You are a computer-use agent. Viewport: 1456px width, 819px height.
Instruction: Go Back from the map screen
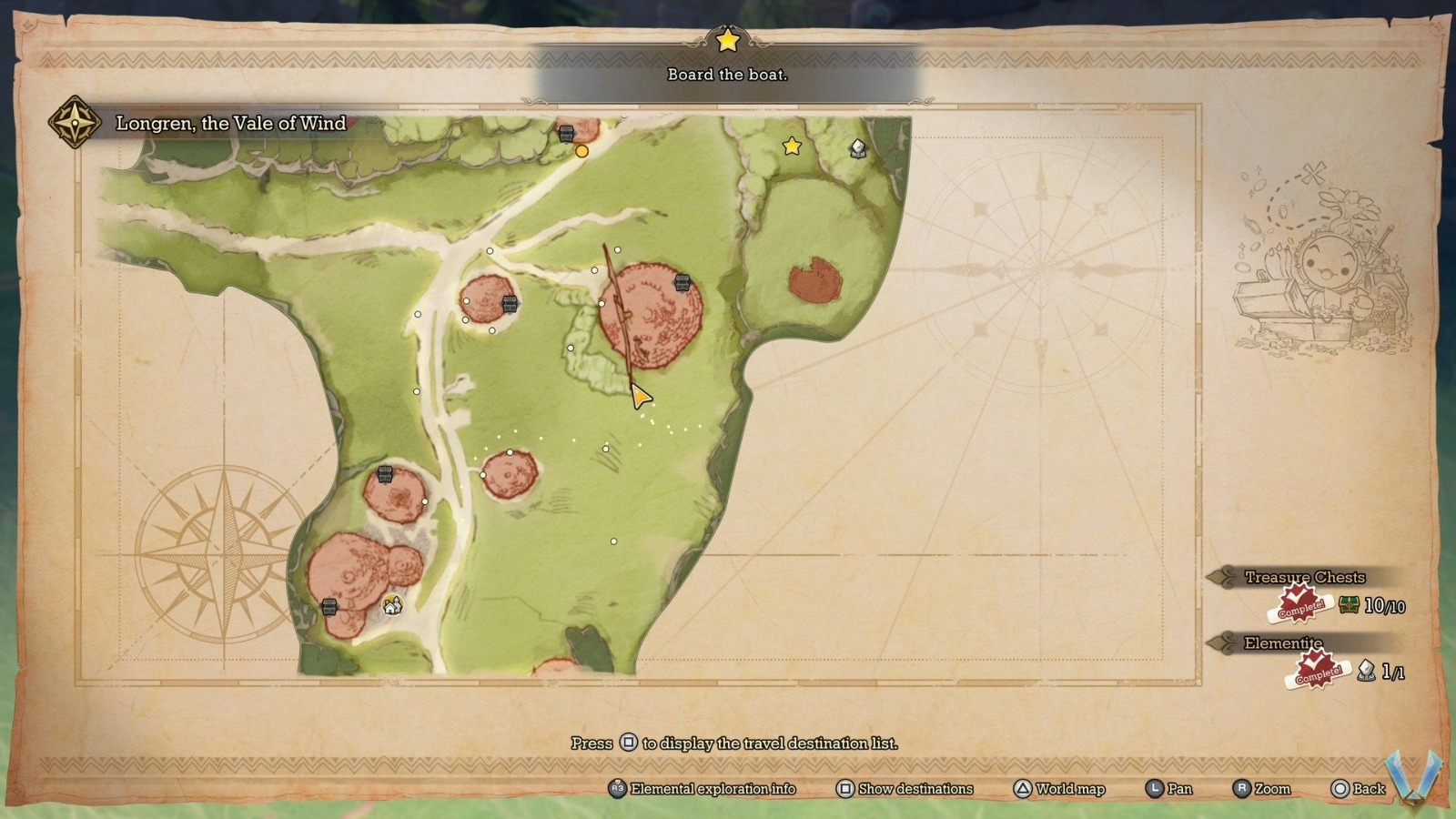click(1358, 789)
